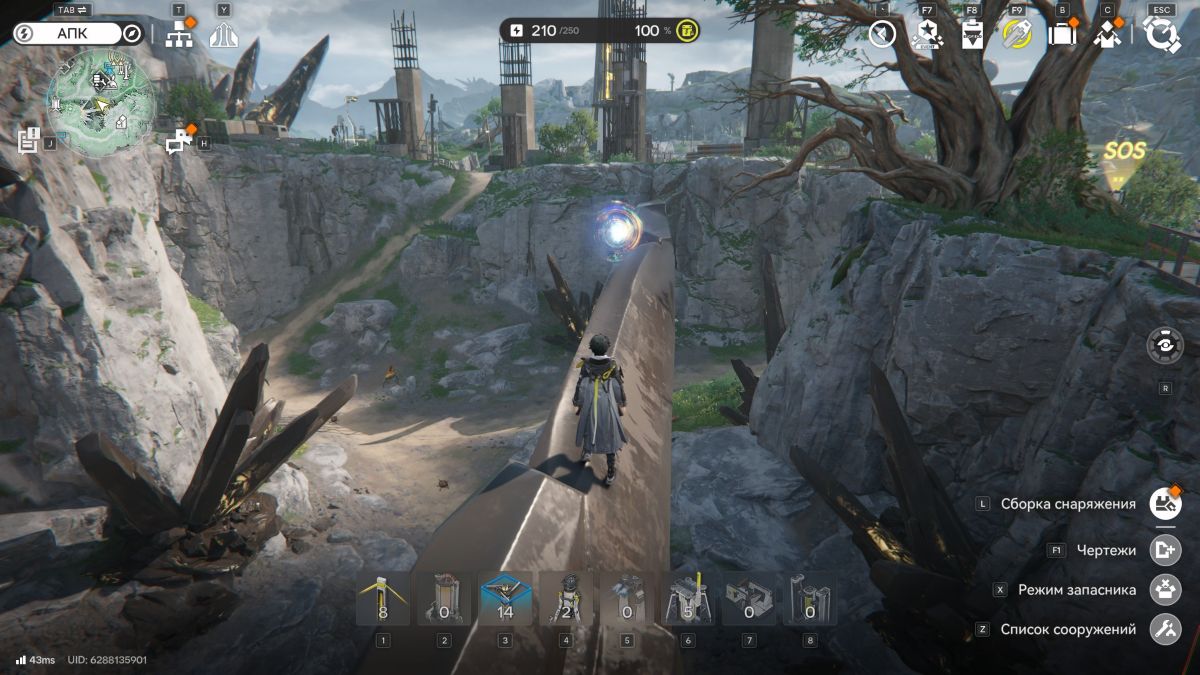Image resolution: width=1200 pixels, height=675 pixels.
Task: Open the document icon with exclamation mark
Action: [x=28, y=140]
